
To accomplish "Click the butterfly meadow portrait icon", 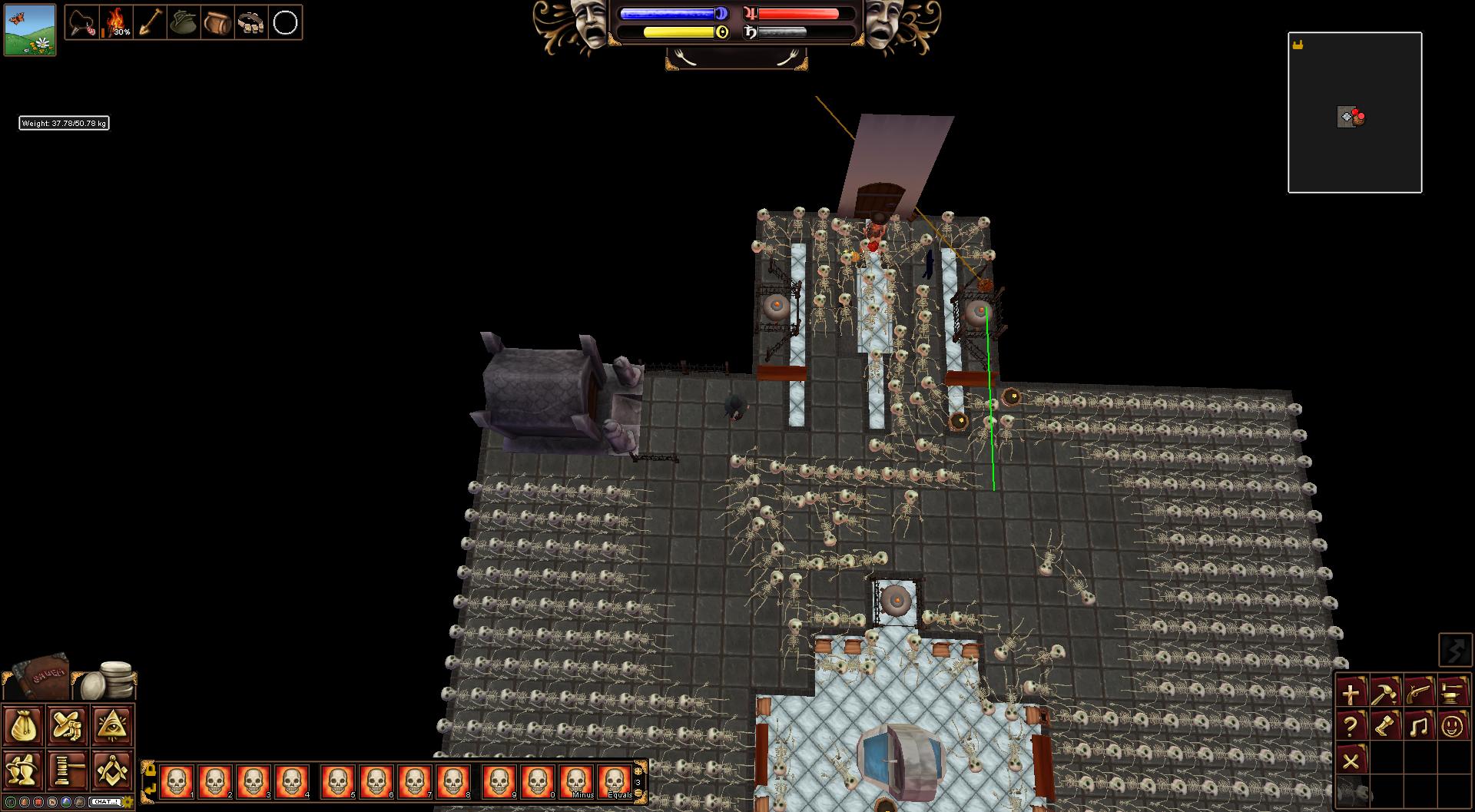I will coord(30,29).
